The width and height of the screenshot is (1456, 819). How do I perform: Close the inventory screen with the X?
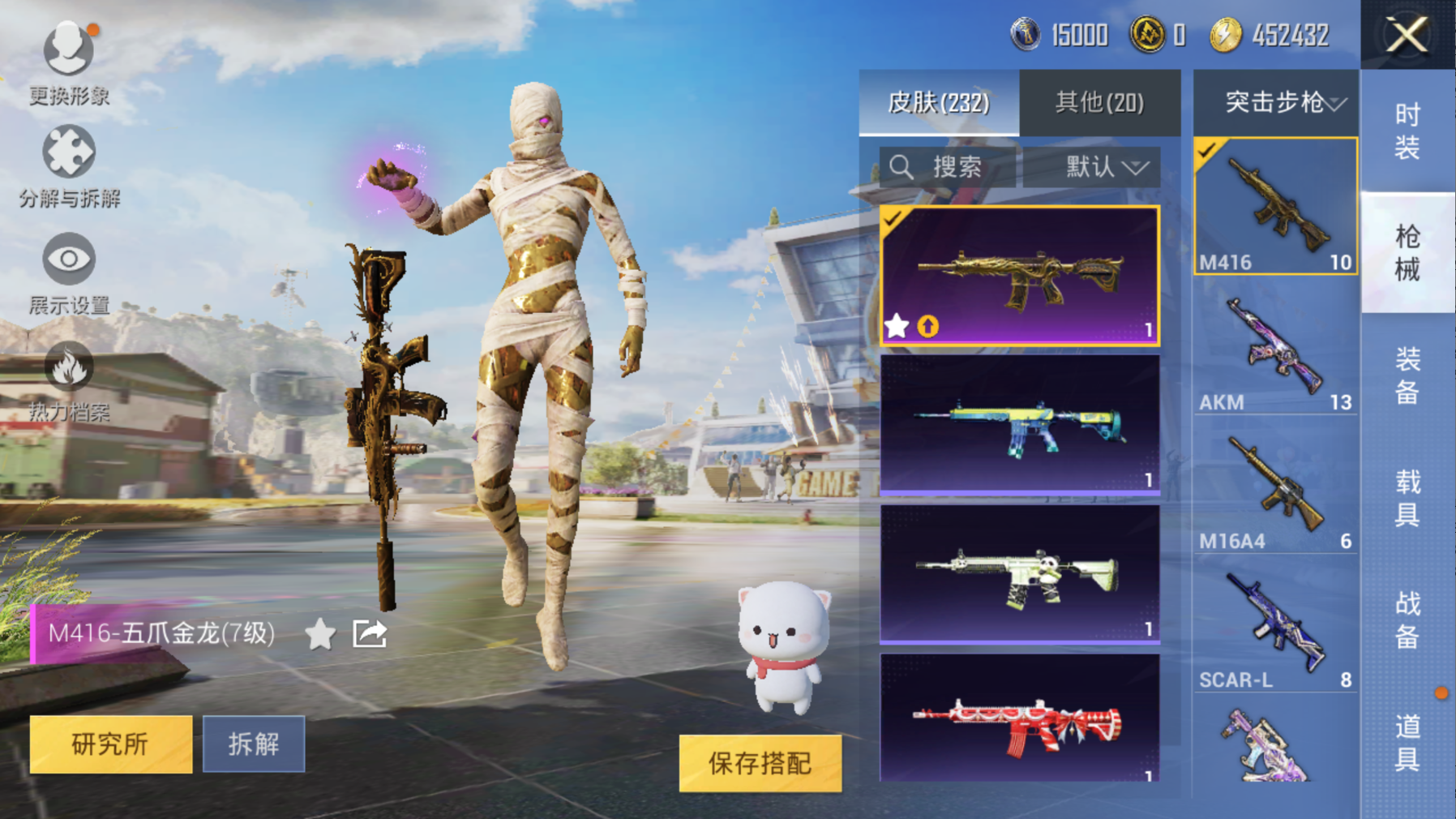(1407, 35)
